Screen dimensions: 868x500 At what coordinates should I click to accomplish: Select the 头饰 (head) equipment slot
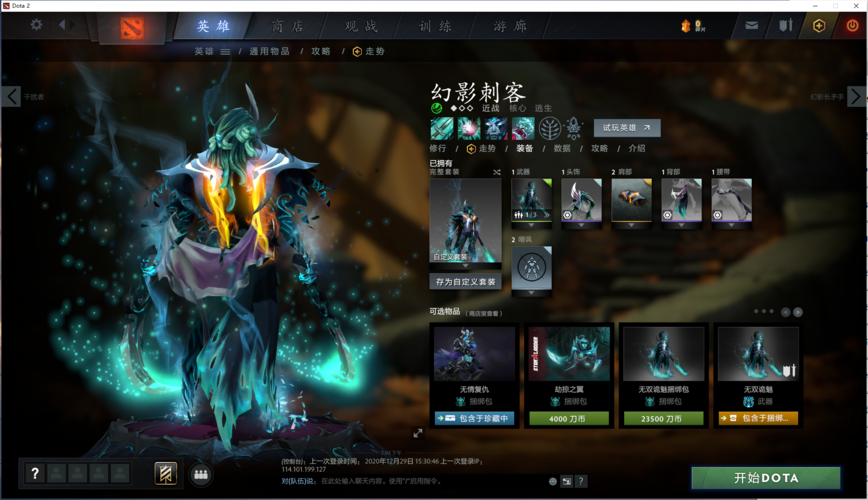[581, 201]
